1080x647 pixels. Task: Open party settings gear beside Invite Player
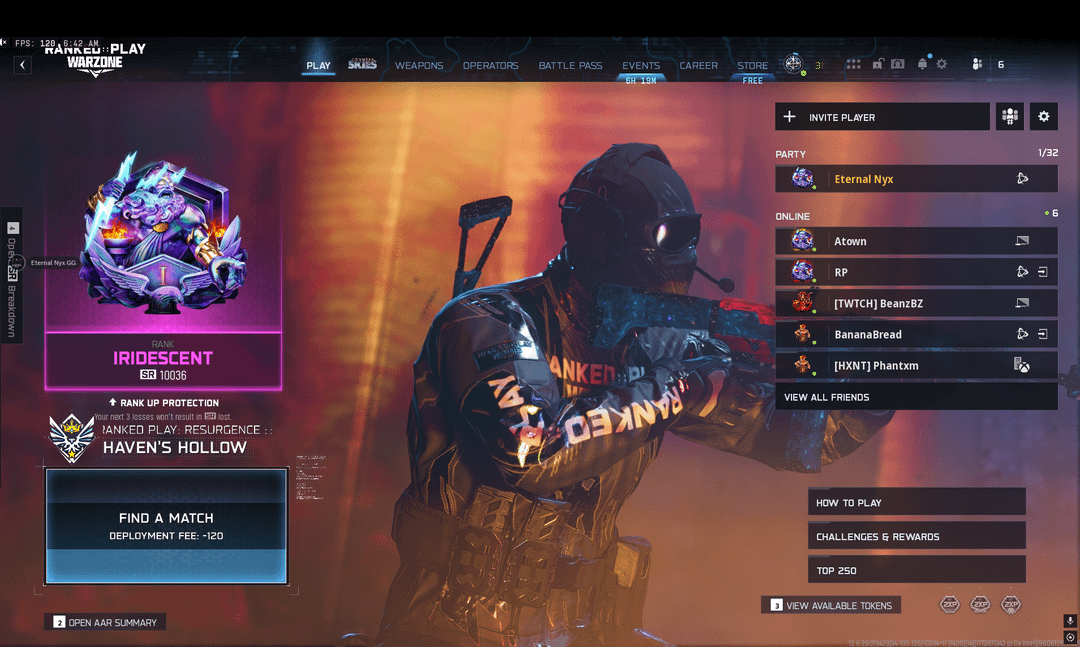pyautogui.click(x=1044, y=117)
